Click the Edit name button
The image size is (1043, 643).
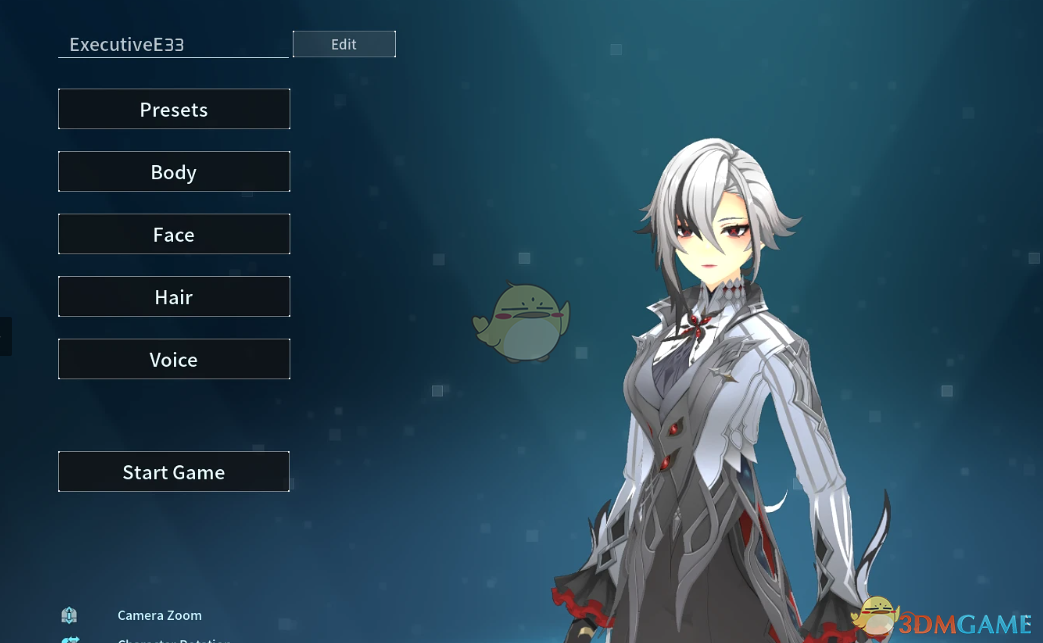(344, 44)
